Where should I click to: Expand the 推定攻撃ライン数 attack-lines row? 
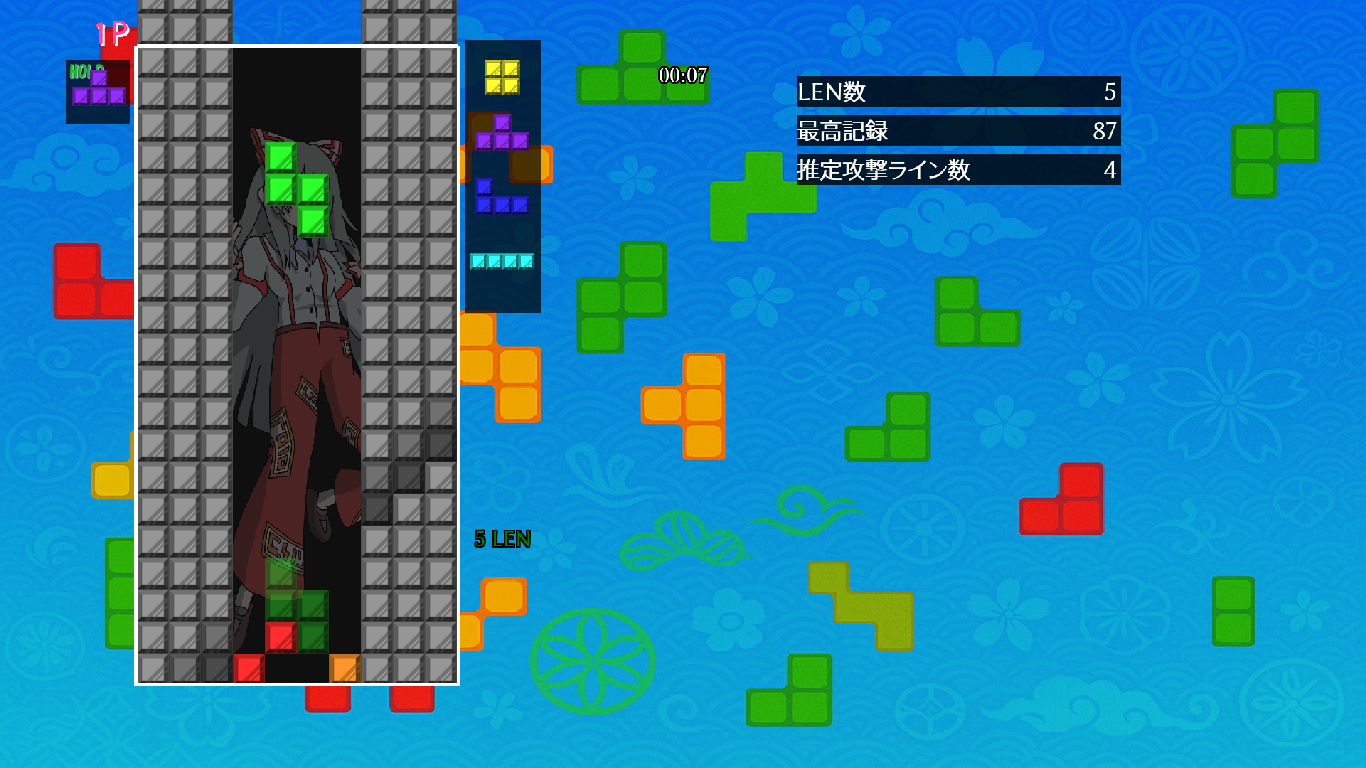957,171
